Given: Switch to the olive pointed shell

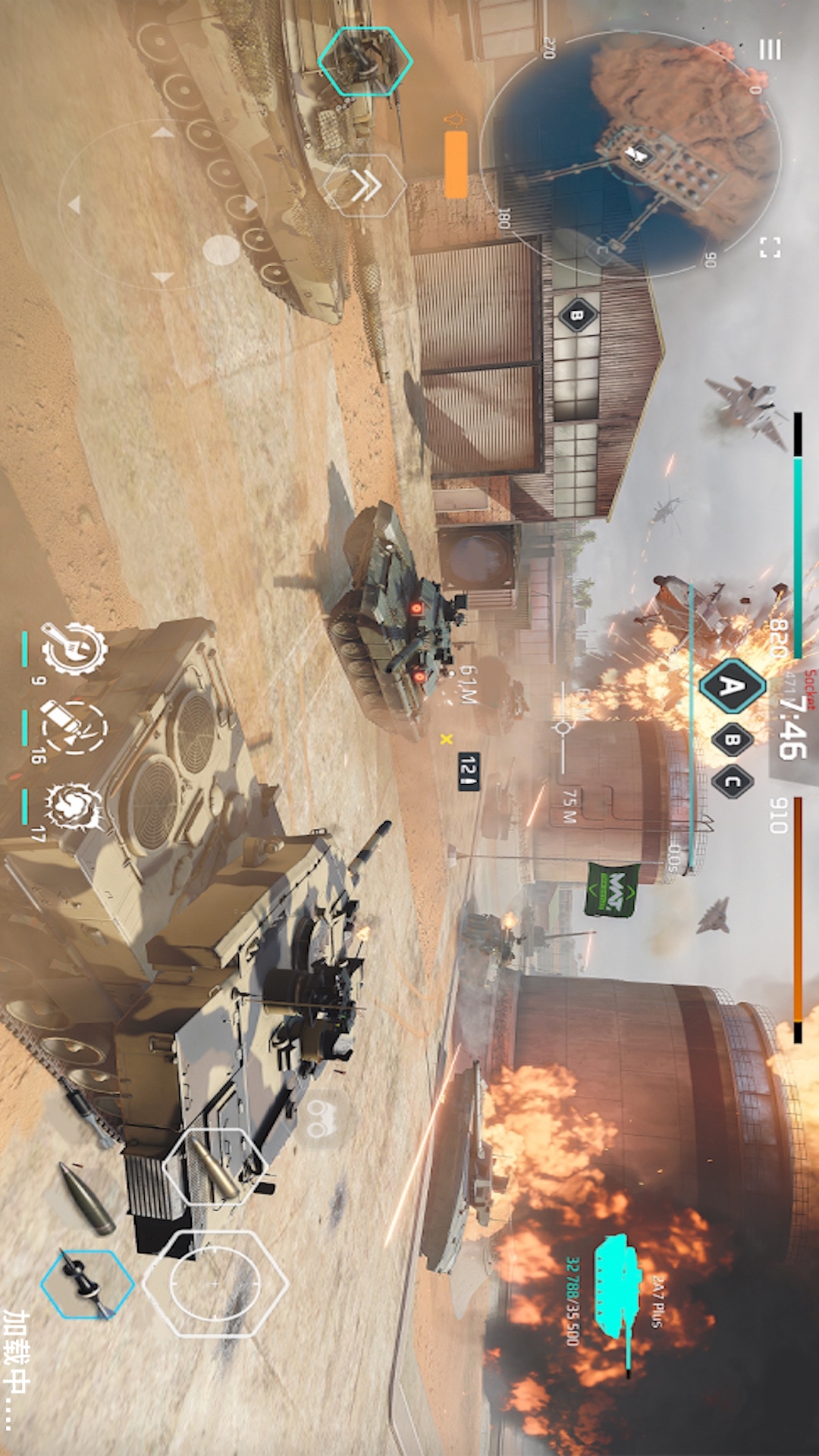Looking at the screenshot, I should [87, 1200].
